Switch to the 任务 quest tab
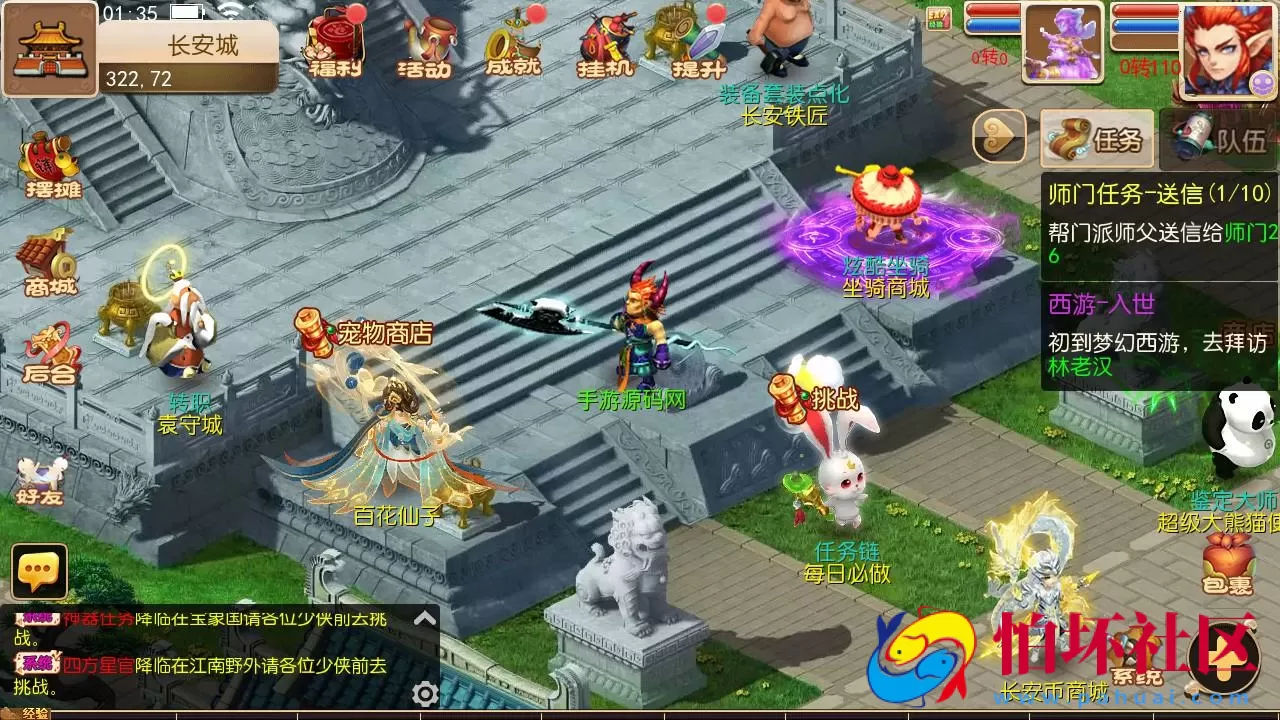 [x=1100, y=138]
